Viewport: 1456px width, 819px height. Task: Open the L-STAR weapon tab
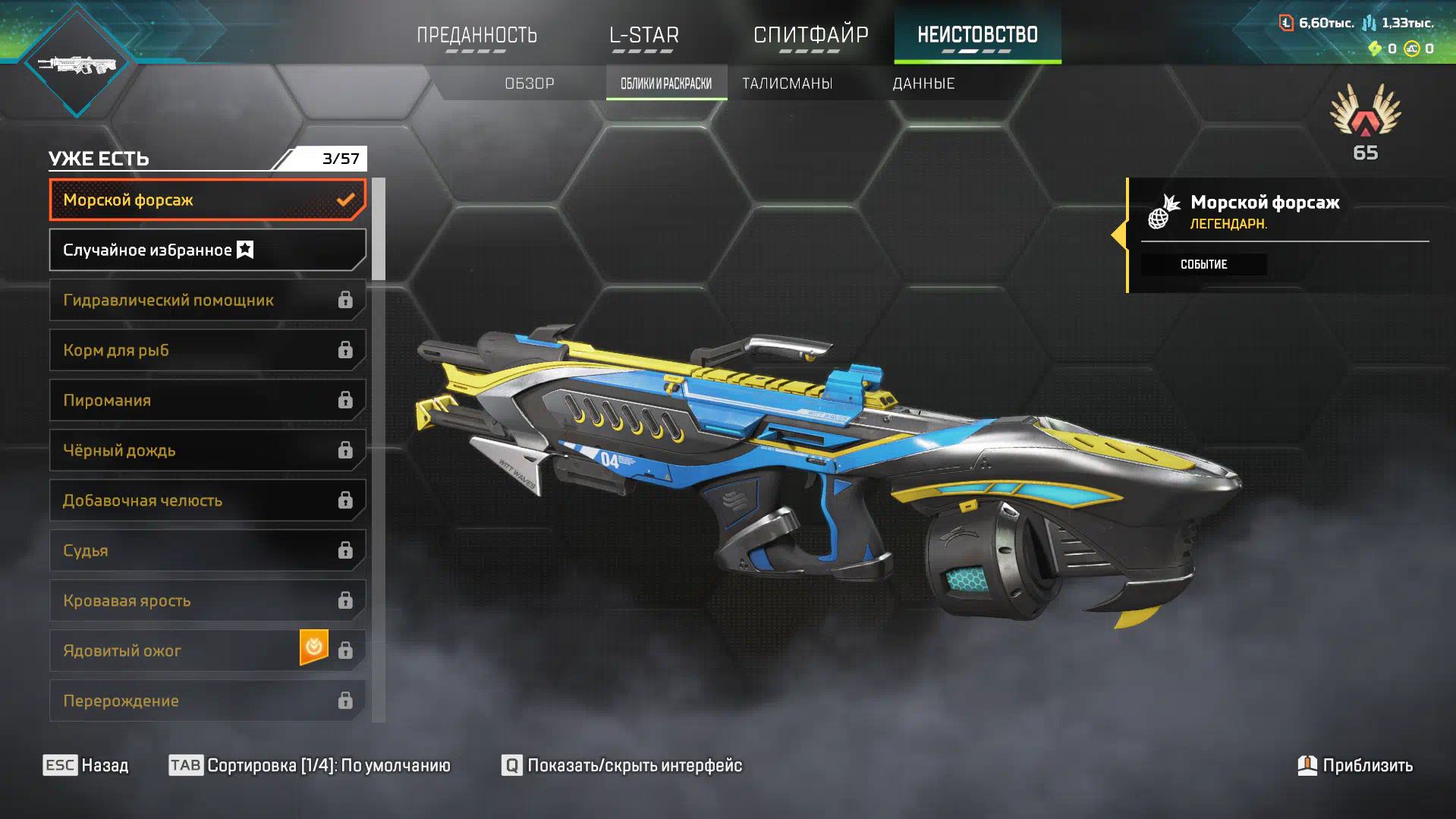tap(643, 36)
